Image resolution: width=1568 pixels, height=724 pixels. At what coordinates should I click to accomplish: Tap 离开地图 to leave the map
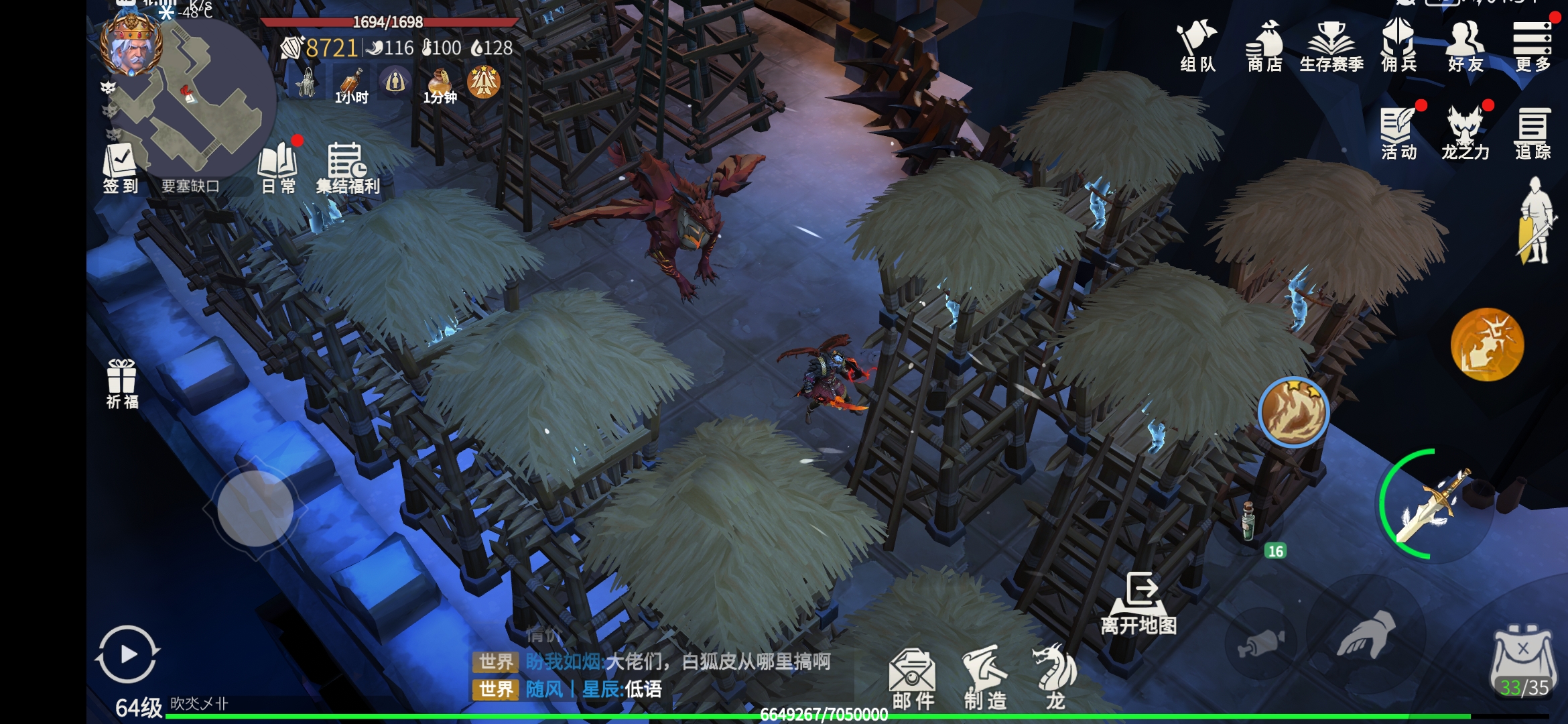tap(1139, 603)
